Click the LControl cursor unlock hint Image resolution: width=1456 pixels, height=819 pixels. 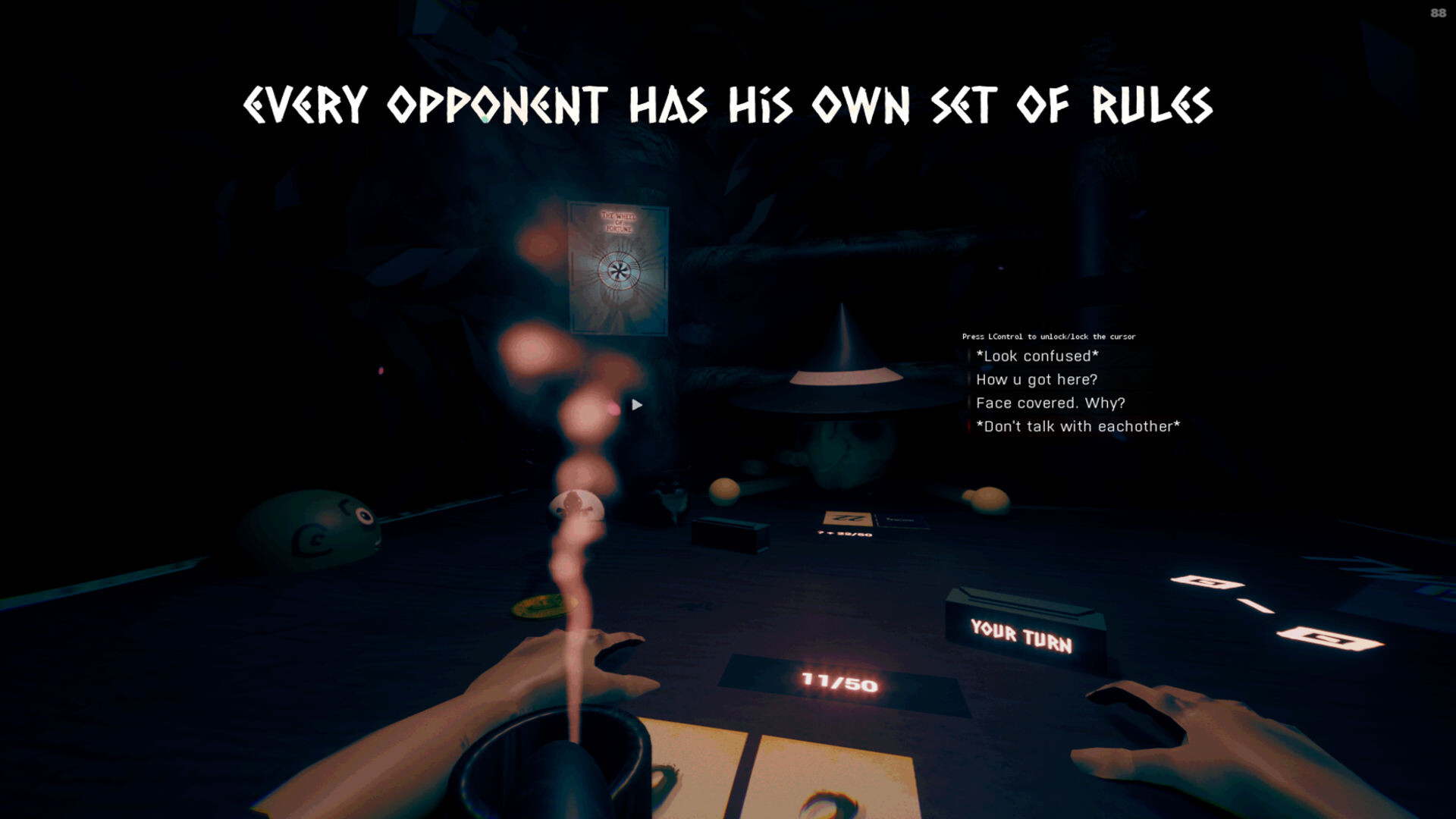point(1049,336)
